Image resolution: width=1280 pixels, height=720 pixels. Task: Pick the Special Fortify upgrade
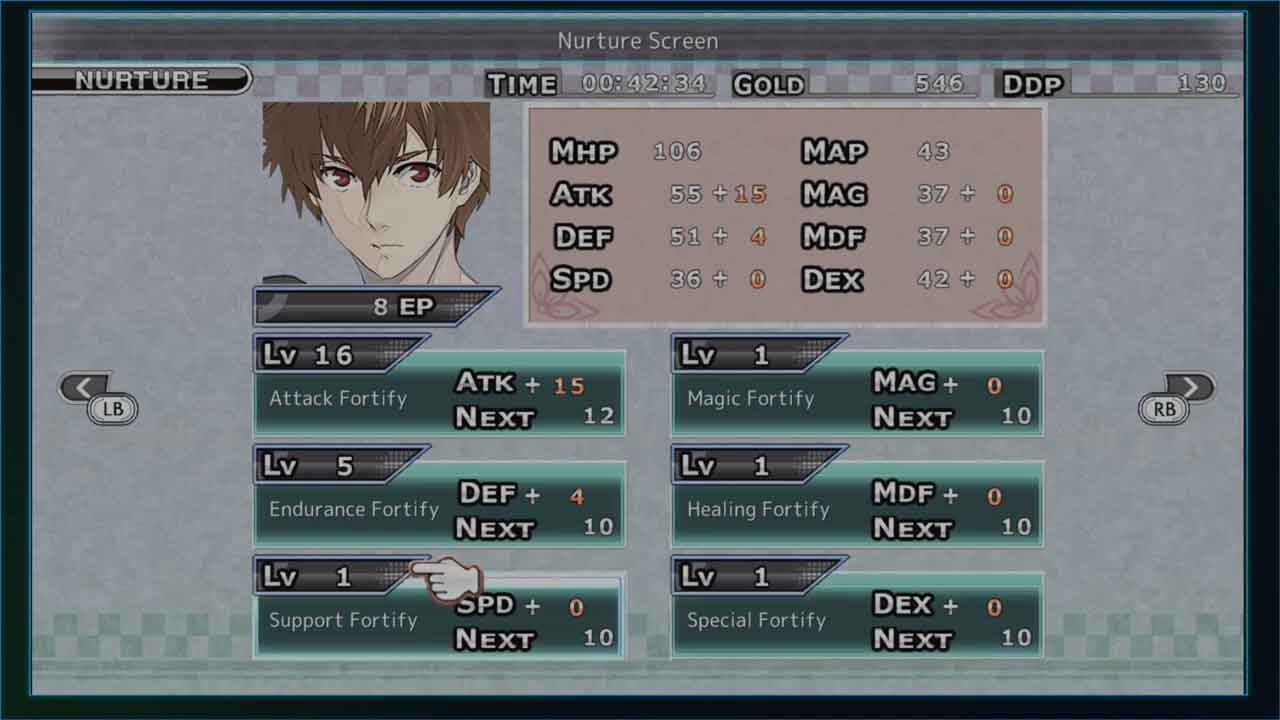(x=857, y=621)
